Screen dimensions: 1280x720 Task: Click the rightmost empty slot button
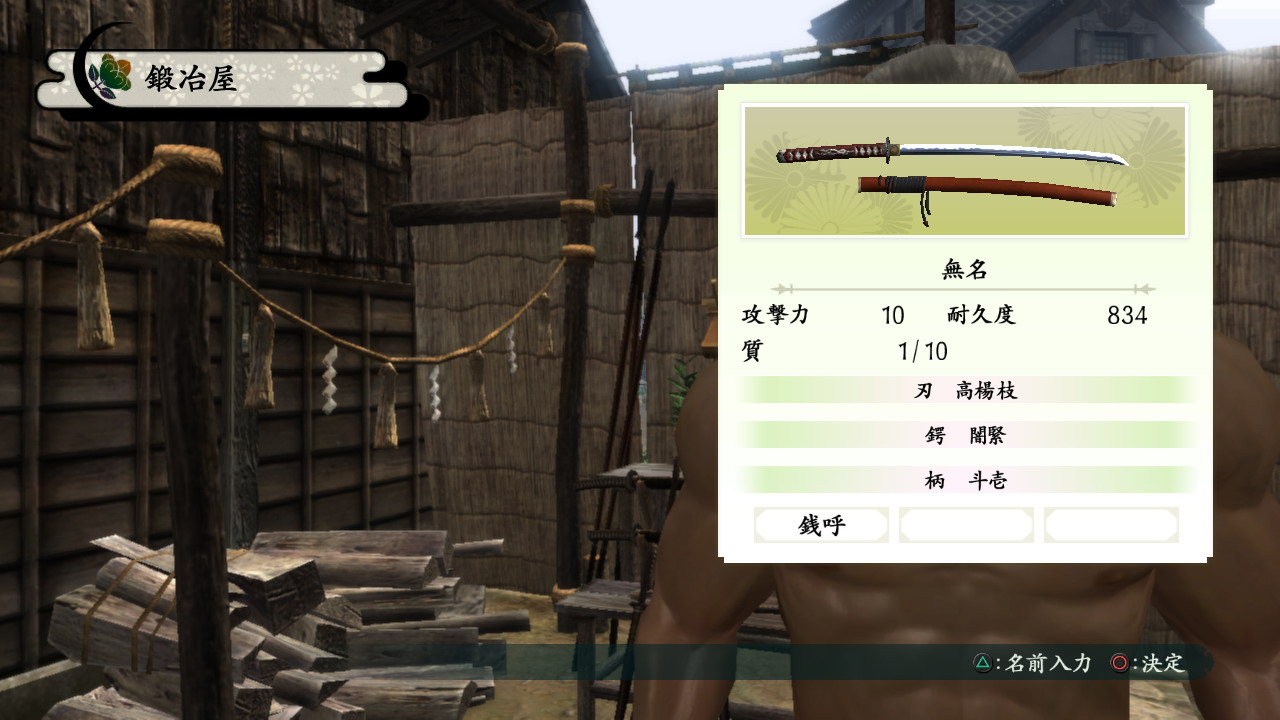tap(1112, 524)
